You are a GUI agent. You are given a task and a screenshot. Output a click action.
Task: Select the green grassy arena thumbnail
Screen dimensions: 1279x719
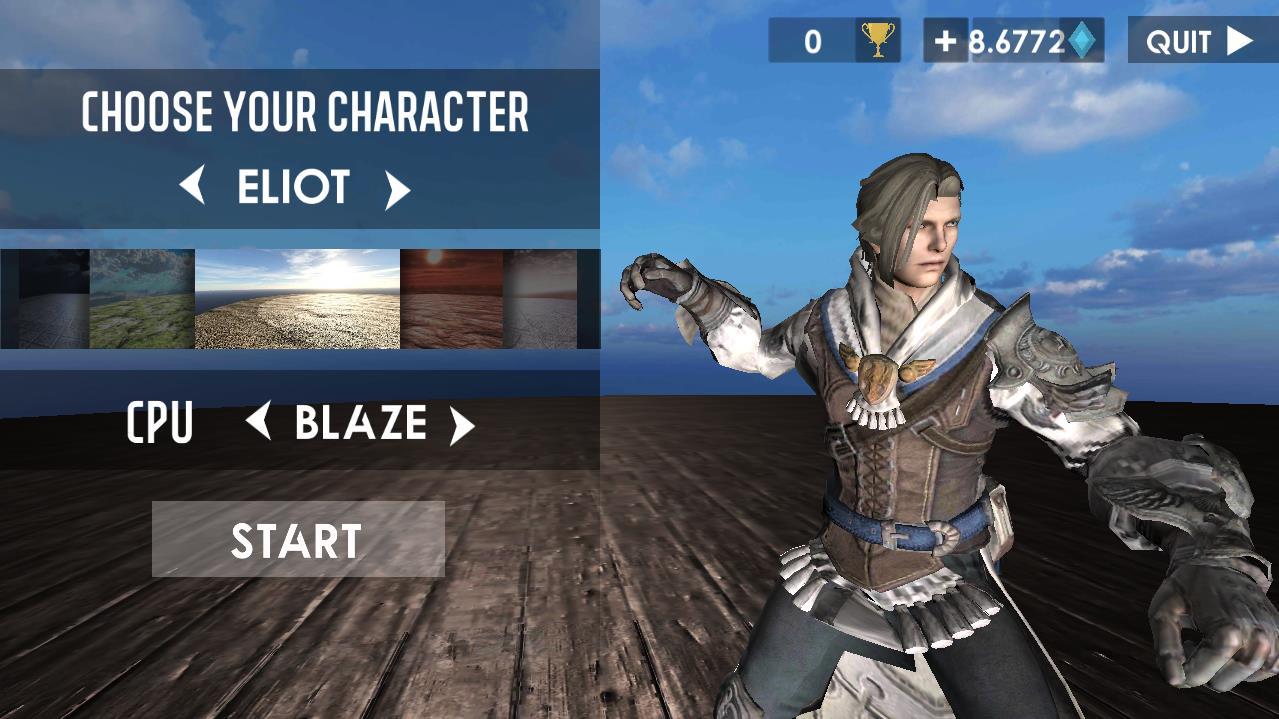142,299
